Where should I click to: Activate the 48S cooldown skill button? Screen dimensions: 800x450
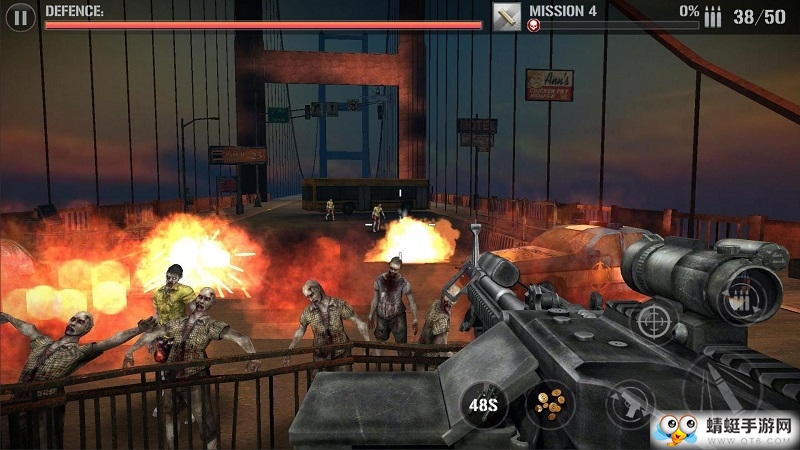[483, 404]
